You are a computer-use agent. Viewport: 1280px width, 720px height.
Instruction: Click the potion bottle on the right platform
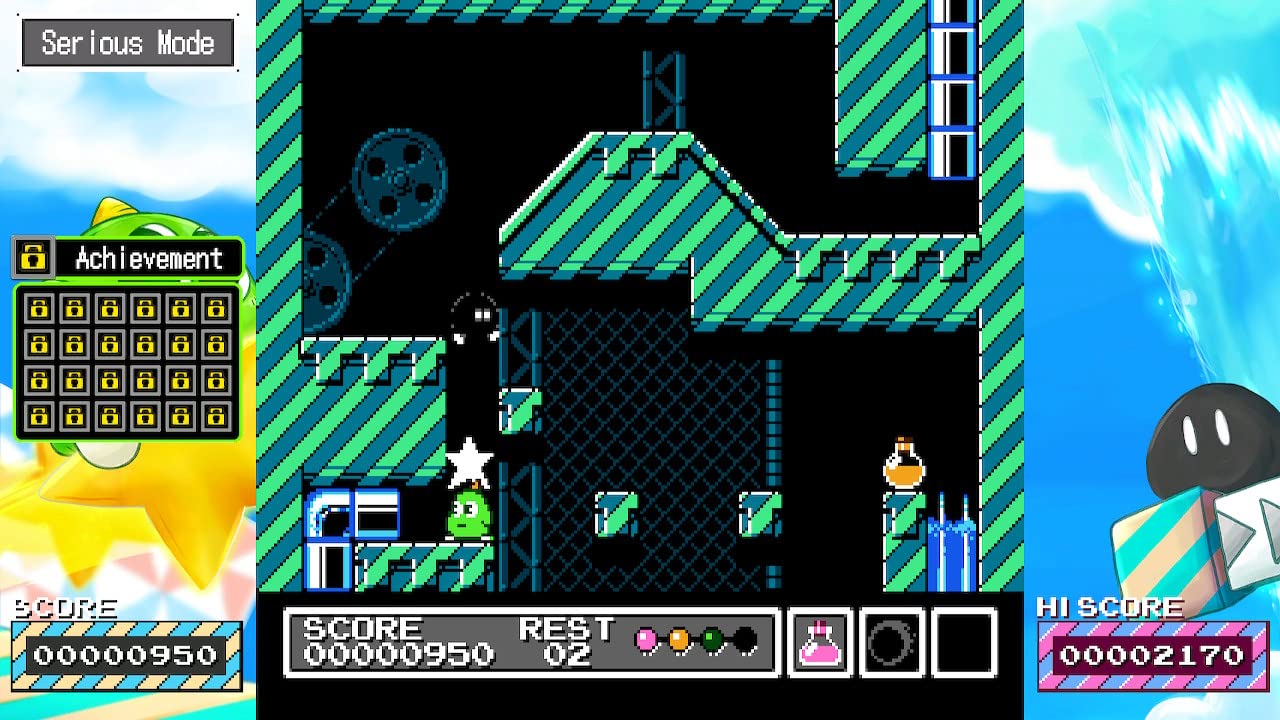903,463
